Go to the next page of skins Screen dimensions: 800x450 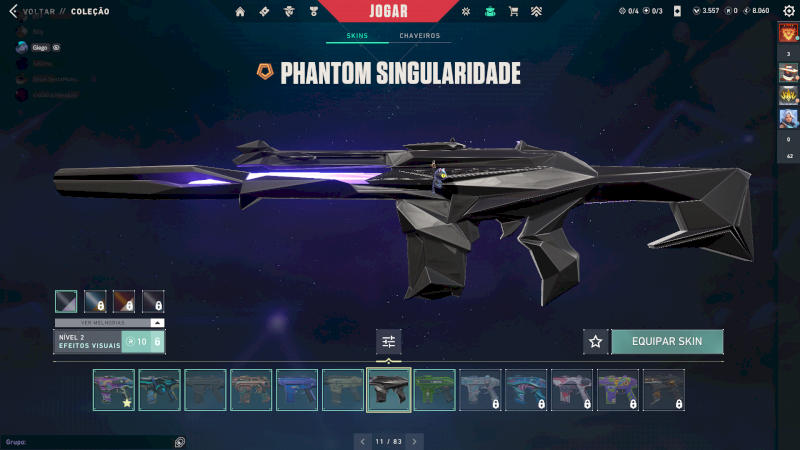tap(415, 441)
